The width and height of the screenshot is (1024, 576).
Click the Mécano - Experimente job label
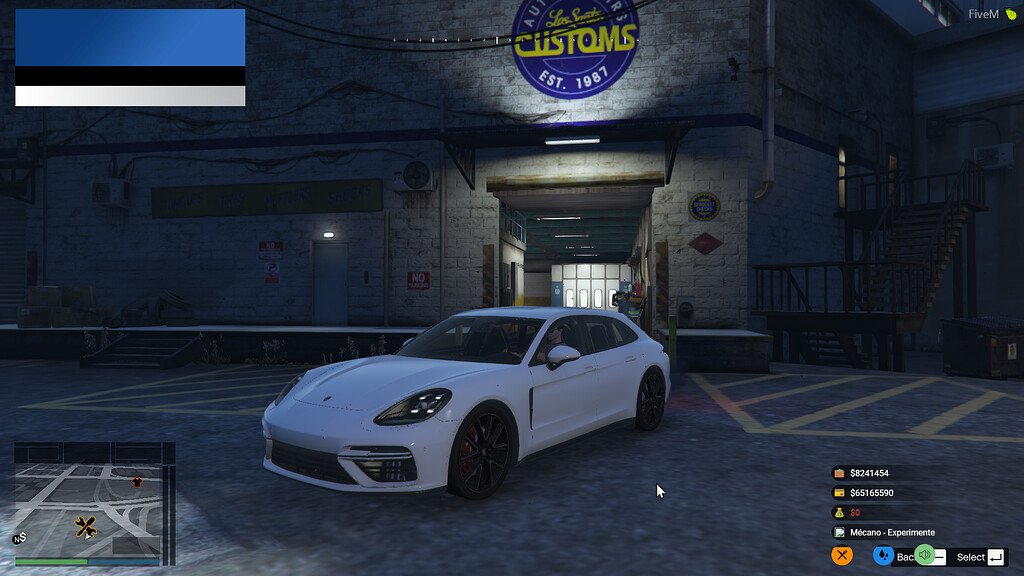[x=893, y=533]
